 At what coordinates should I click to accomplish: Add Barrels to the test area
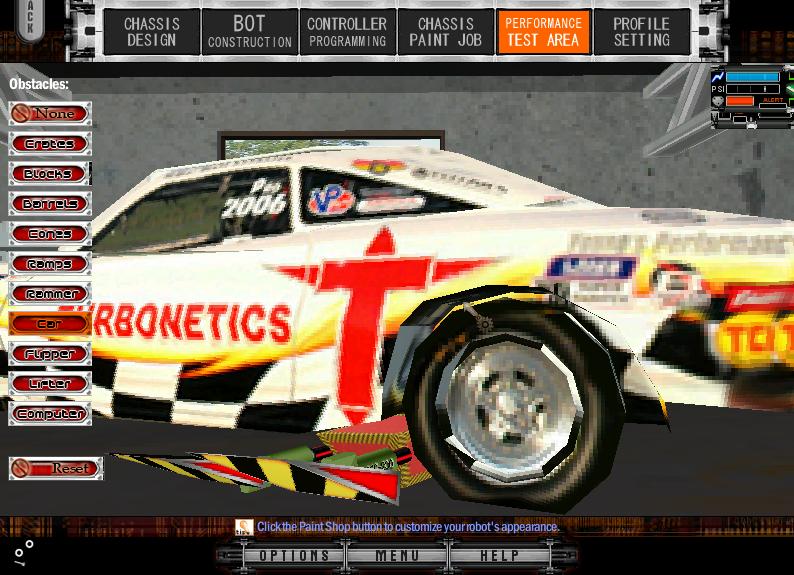tap(50, 204)
